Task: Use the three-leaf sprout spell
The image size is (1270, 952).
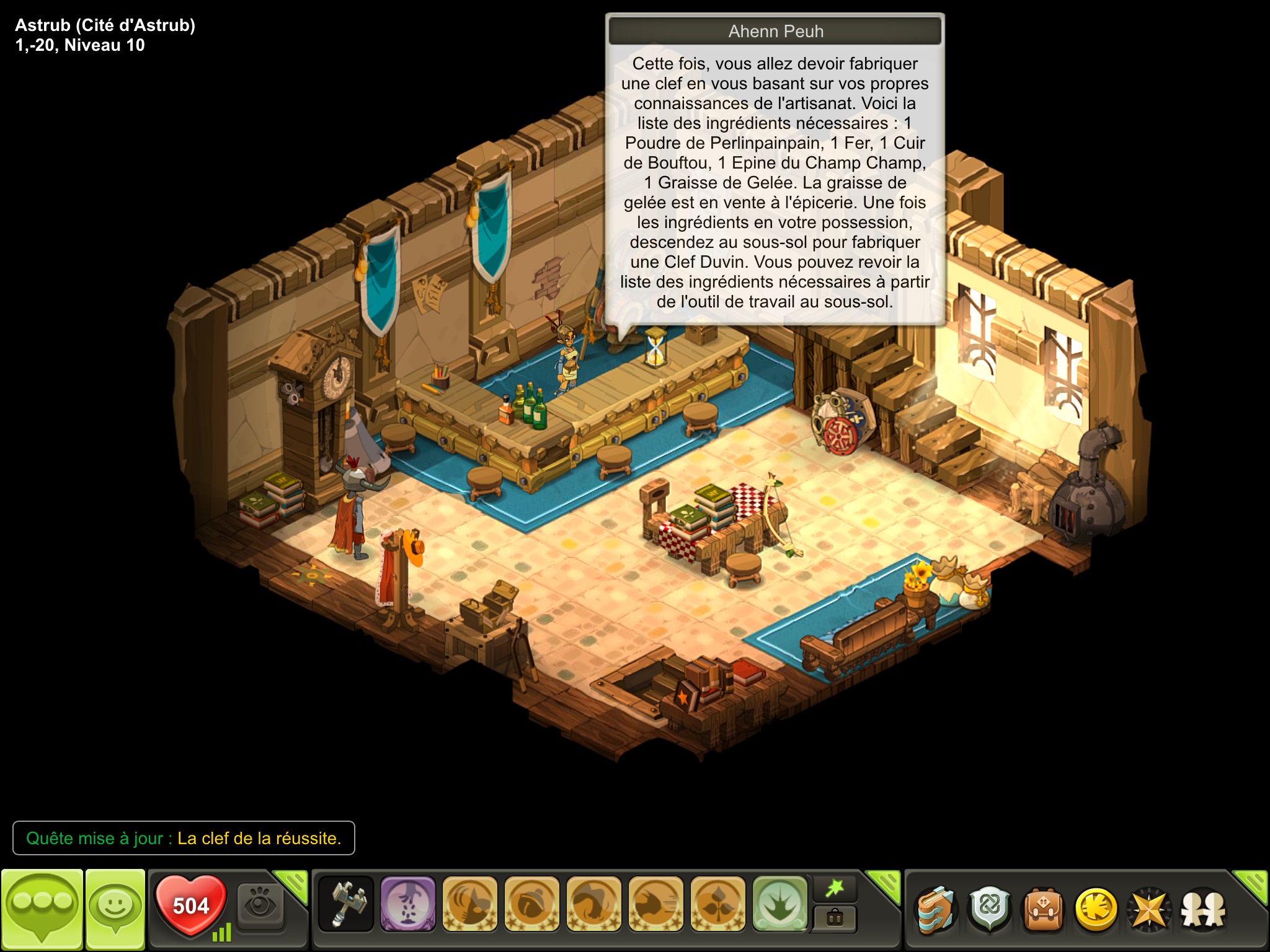Action: (x=717, y=904)
